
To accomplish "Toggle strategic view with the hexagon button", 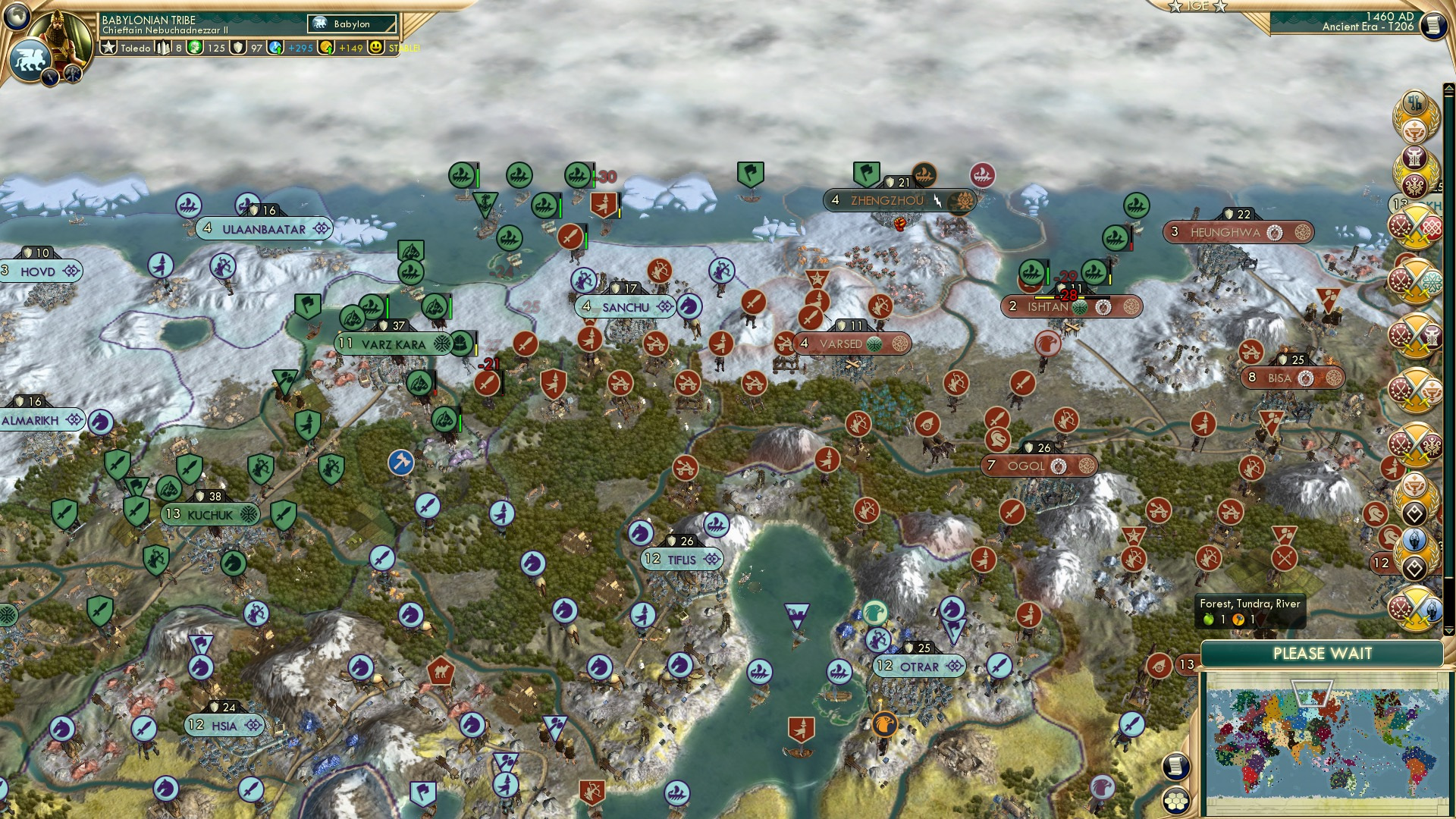I will coord(1175,802).
